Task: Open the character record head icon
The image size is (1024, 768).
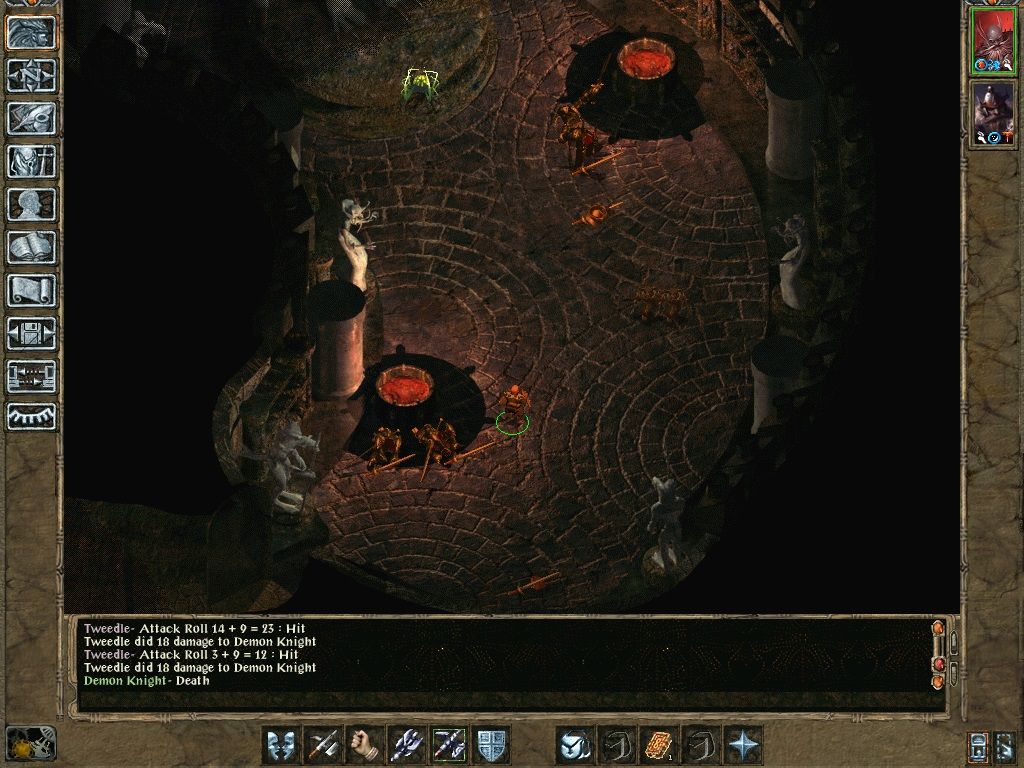Action: (31, 204)
